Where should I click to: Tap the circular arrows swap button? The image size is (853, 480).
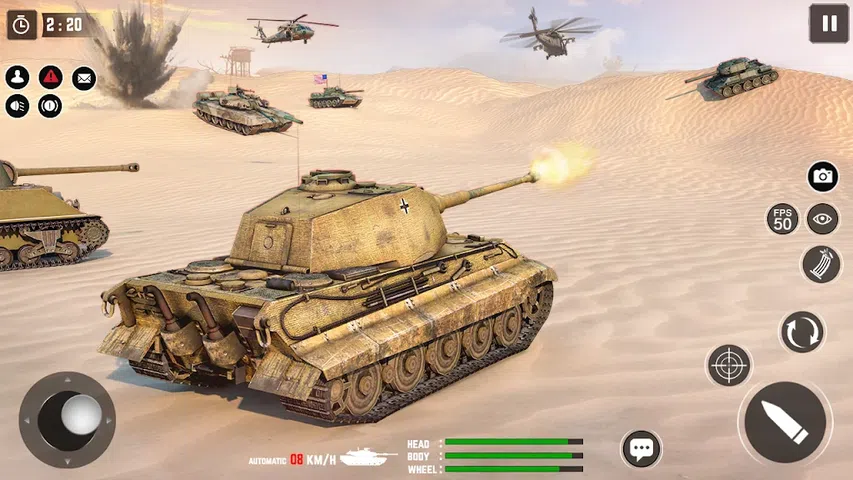point(801,332)
